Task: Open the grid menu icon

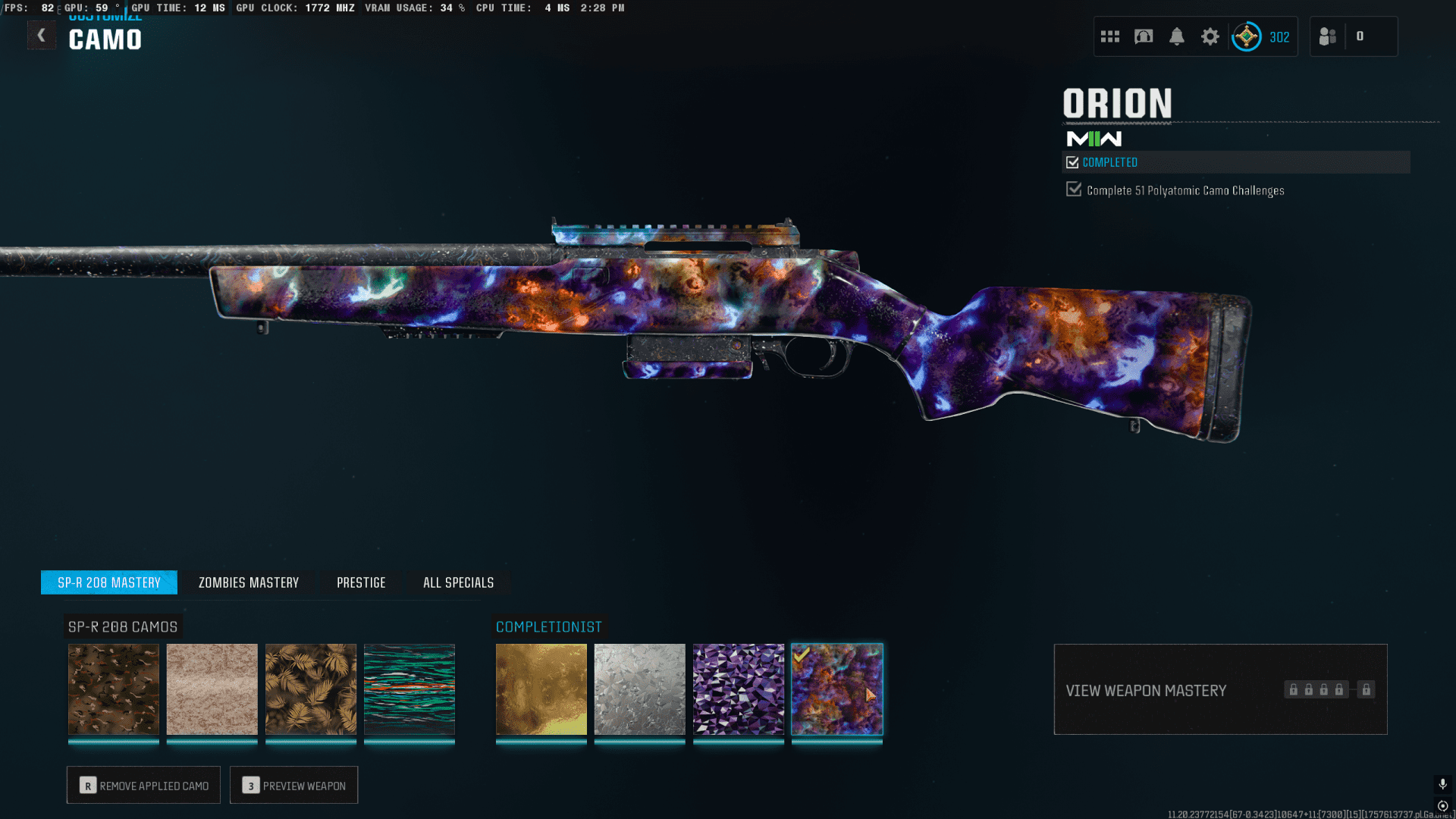Action: pyautogui.click(x=1110, y=36)
